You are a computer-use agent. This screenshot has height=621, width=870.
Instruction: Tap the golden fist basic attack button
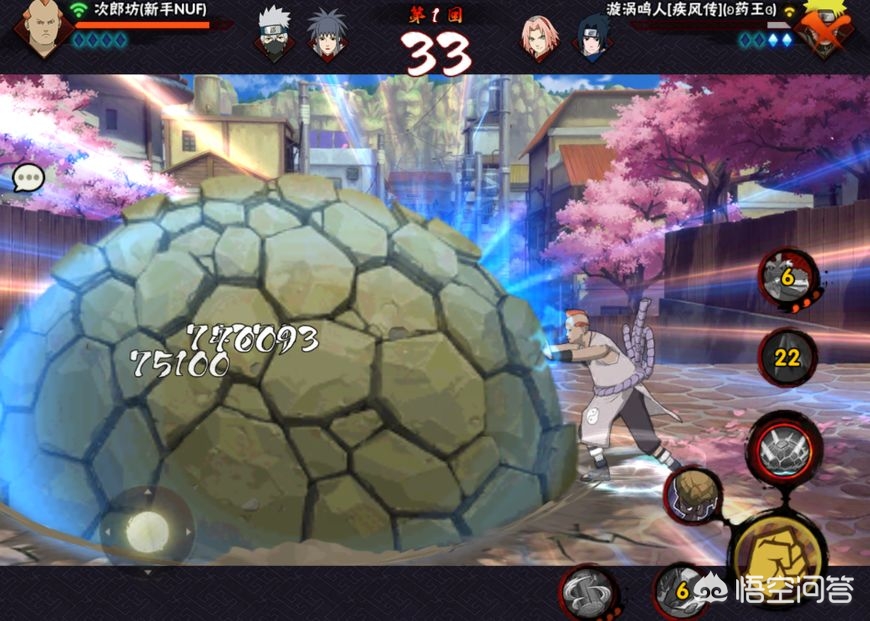[x=778, y=548]
